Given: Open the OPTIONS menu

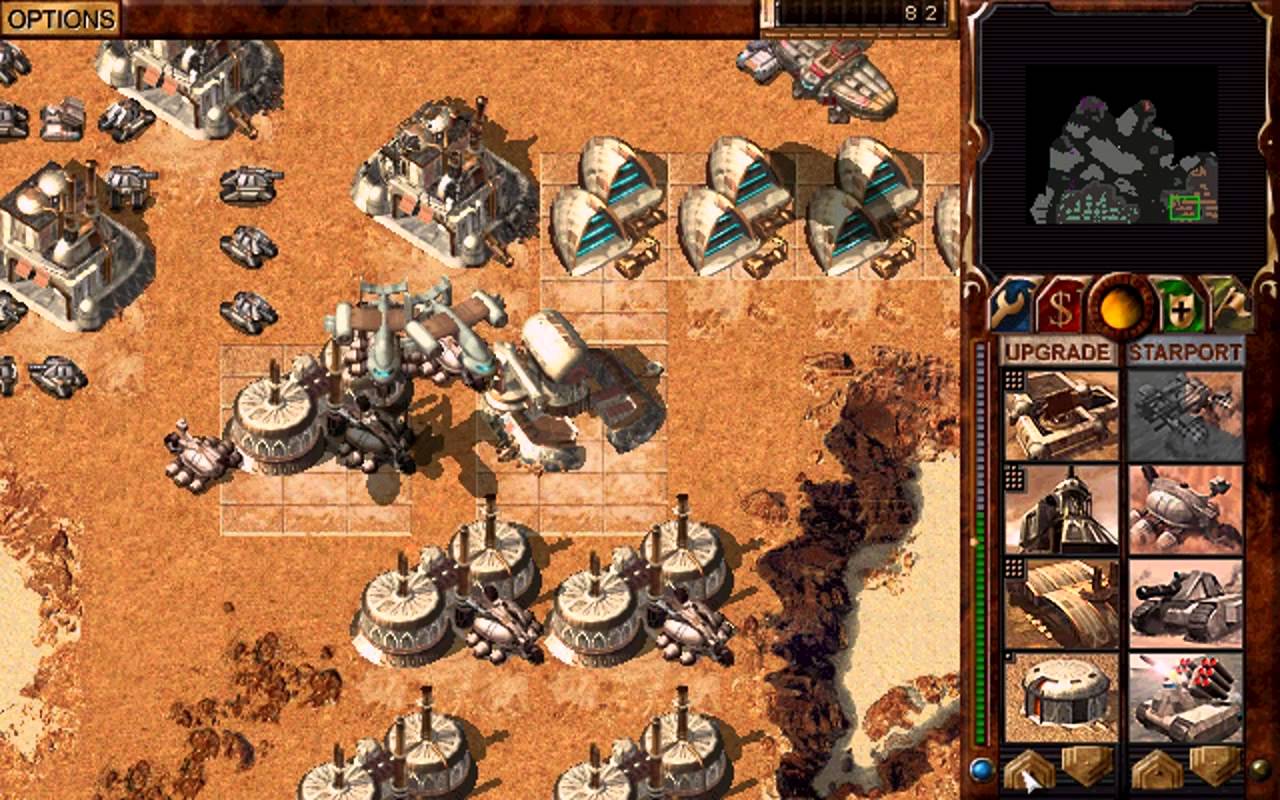Looking at the screenshot, I should pos(60,16).
